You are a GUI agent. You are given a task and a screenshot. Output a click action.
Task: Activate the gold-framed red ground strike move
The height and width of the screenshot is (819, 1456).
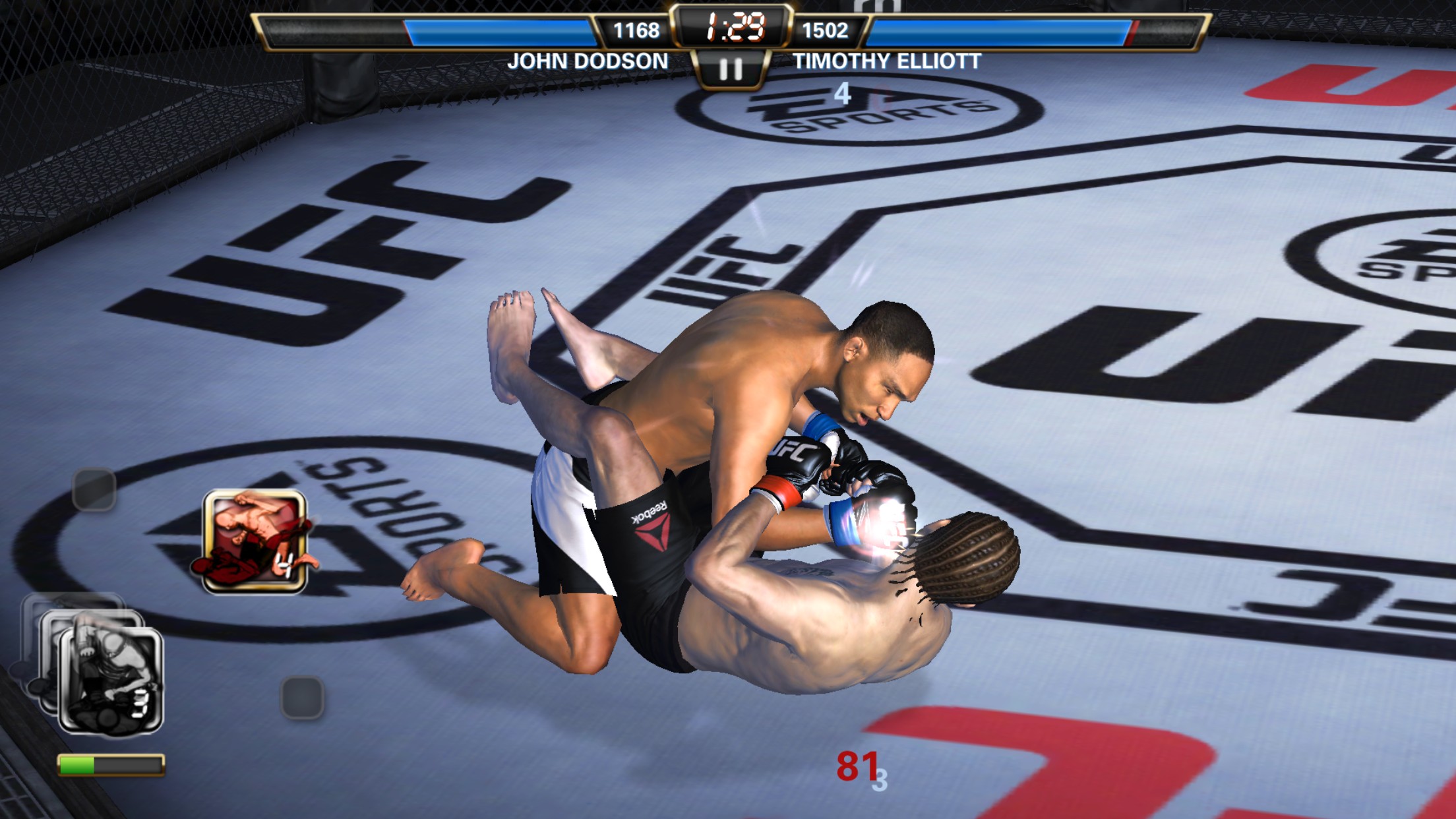[255, 541]
